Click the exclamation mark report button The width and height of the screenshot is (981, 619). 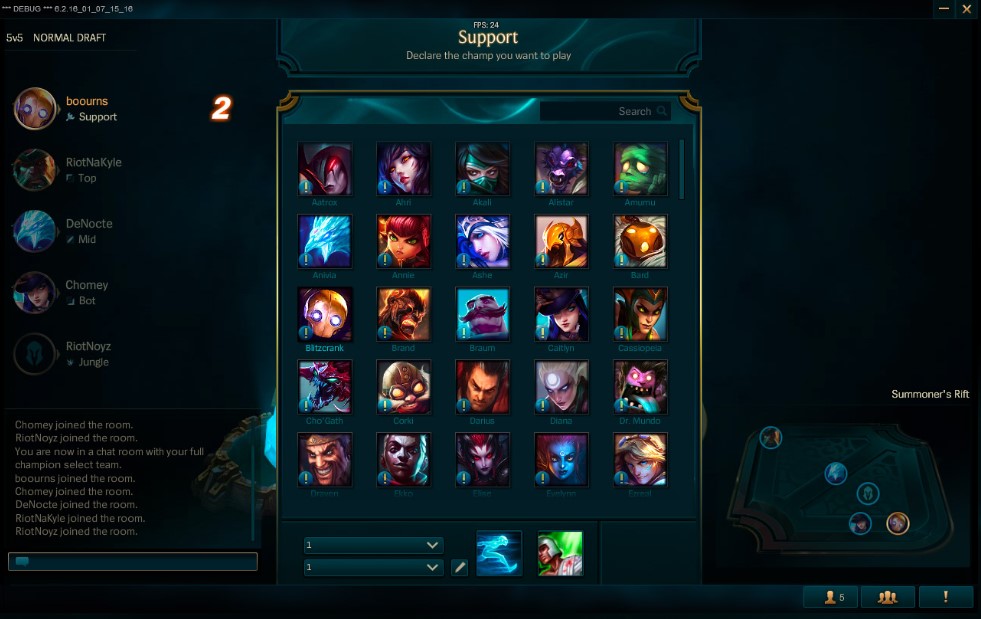coord(946,597)
